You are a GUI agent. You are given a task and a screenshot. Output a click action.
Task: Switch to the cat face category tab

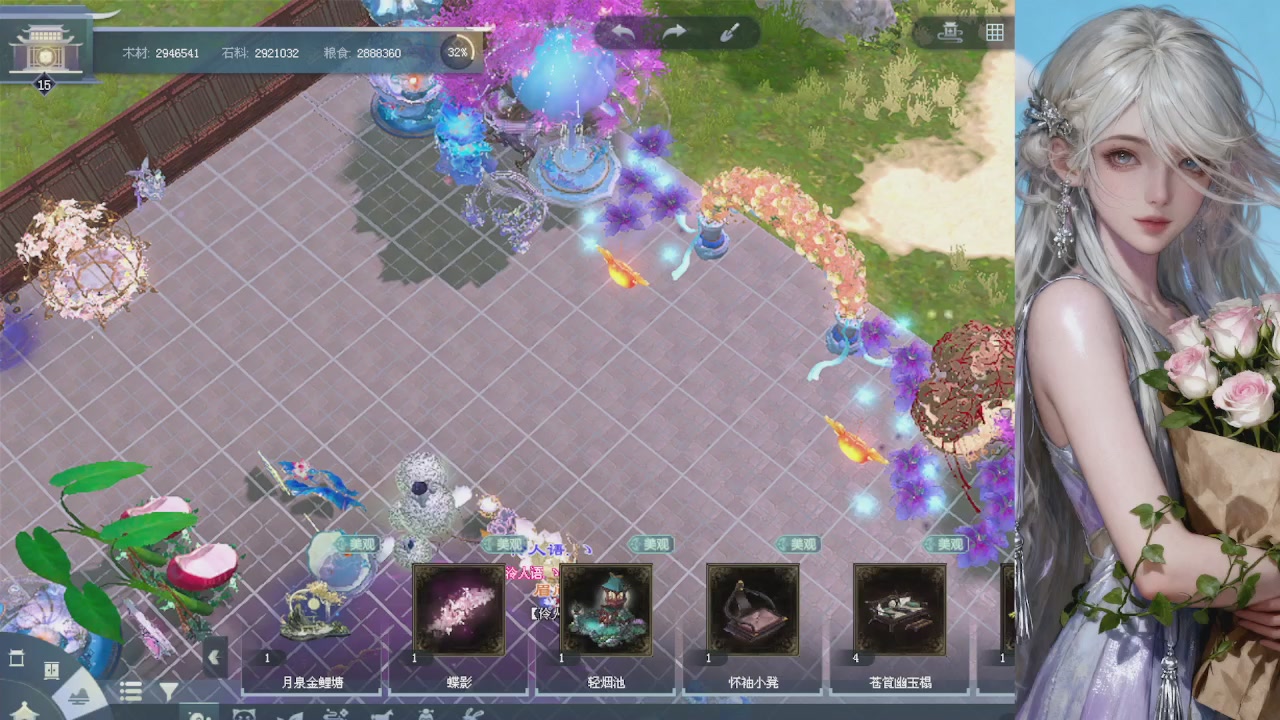point(243,713)
